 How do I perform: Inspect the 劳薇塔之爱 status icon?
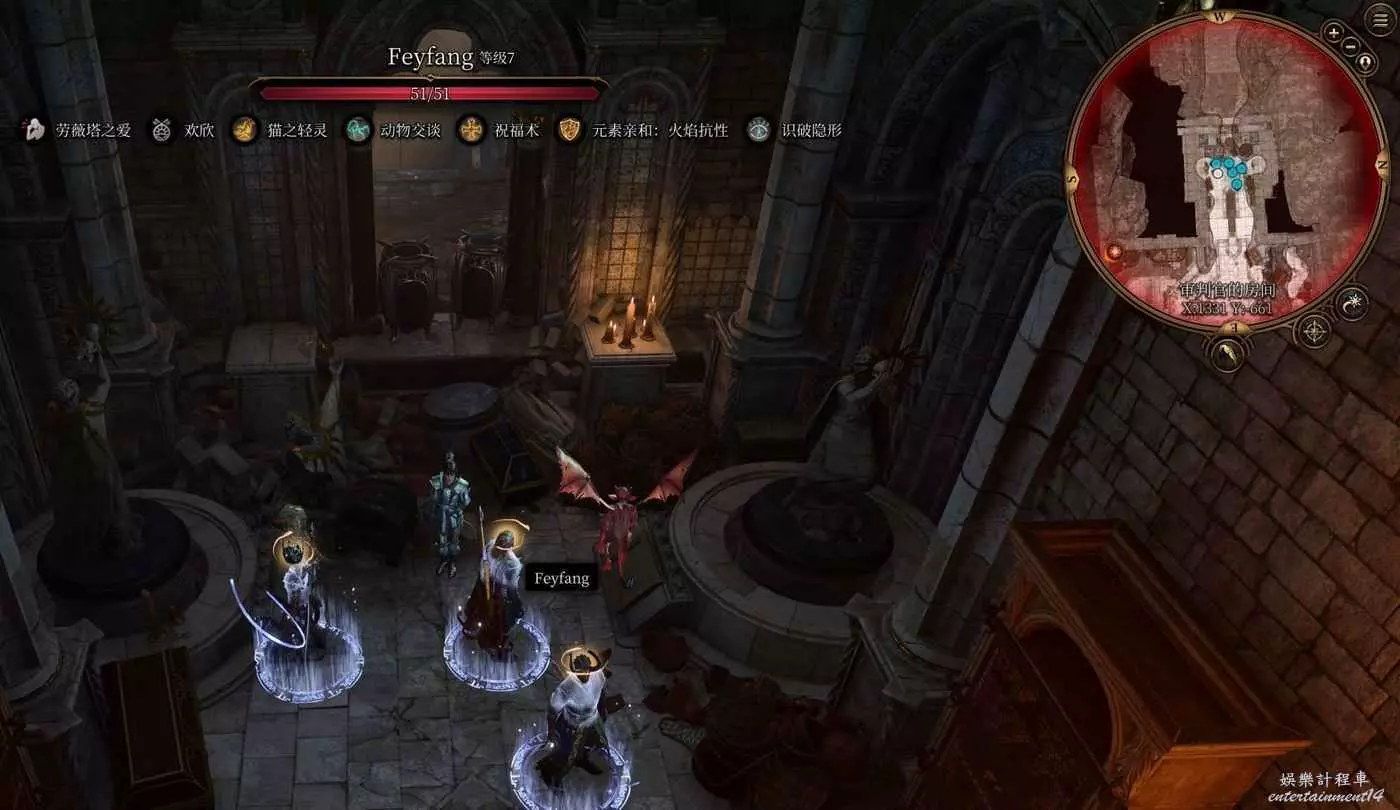34,130
